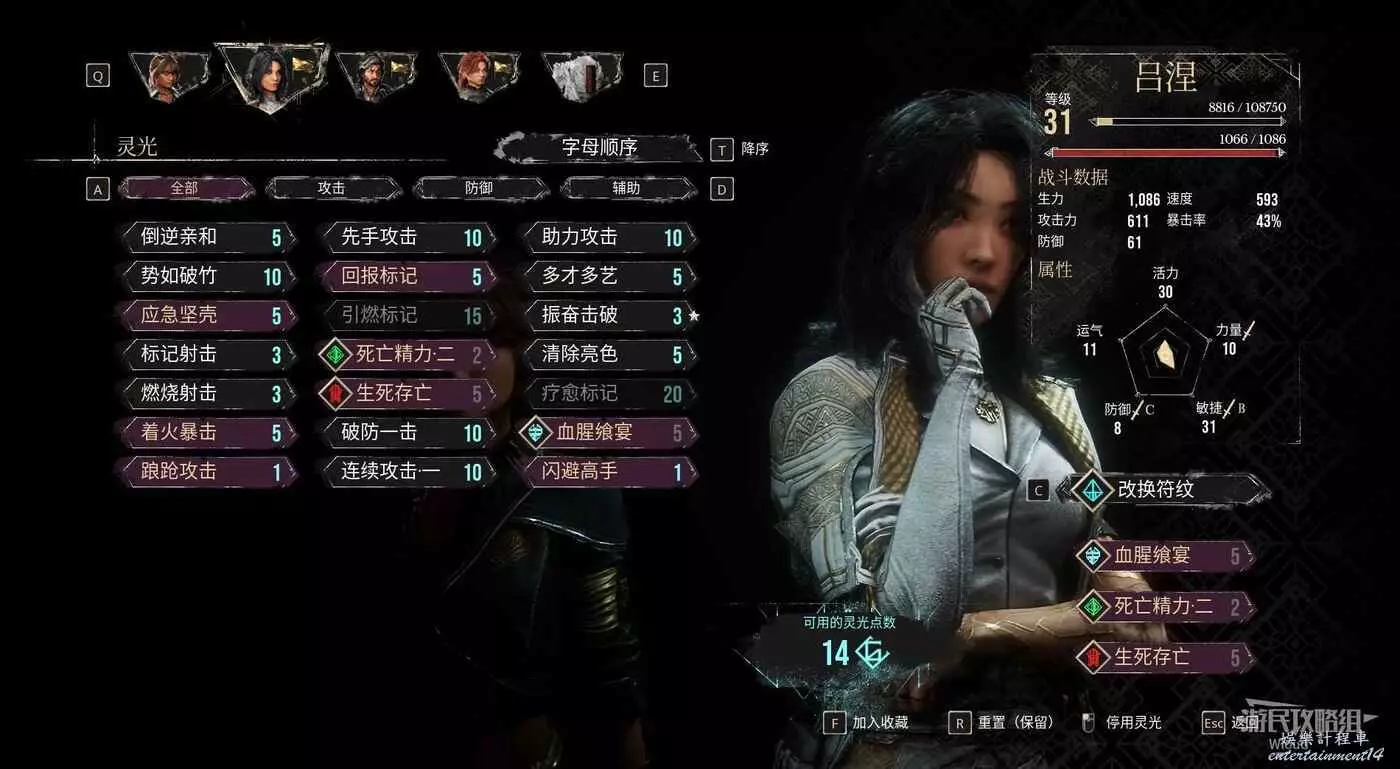The image size is (1400, 769).
Task: Pick the 回报标记 skill entry
Action: pos(407,276)
